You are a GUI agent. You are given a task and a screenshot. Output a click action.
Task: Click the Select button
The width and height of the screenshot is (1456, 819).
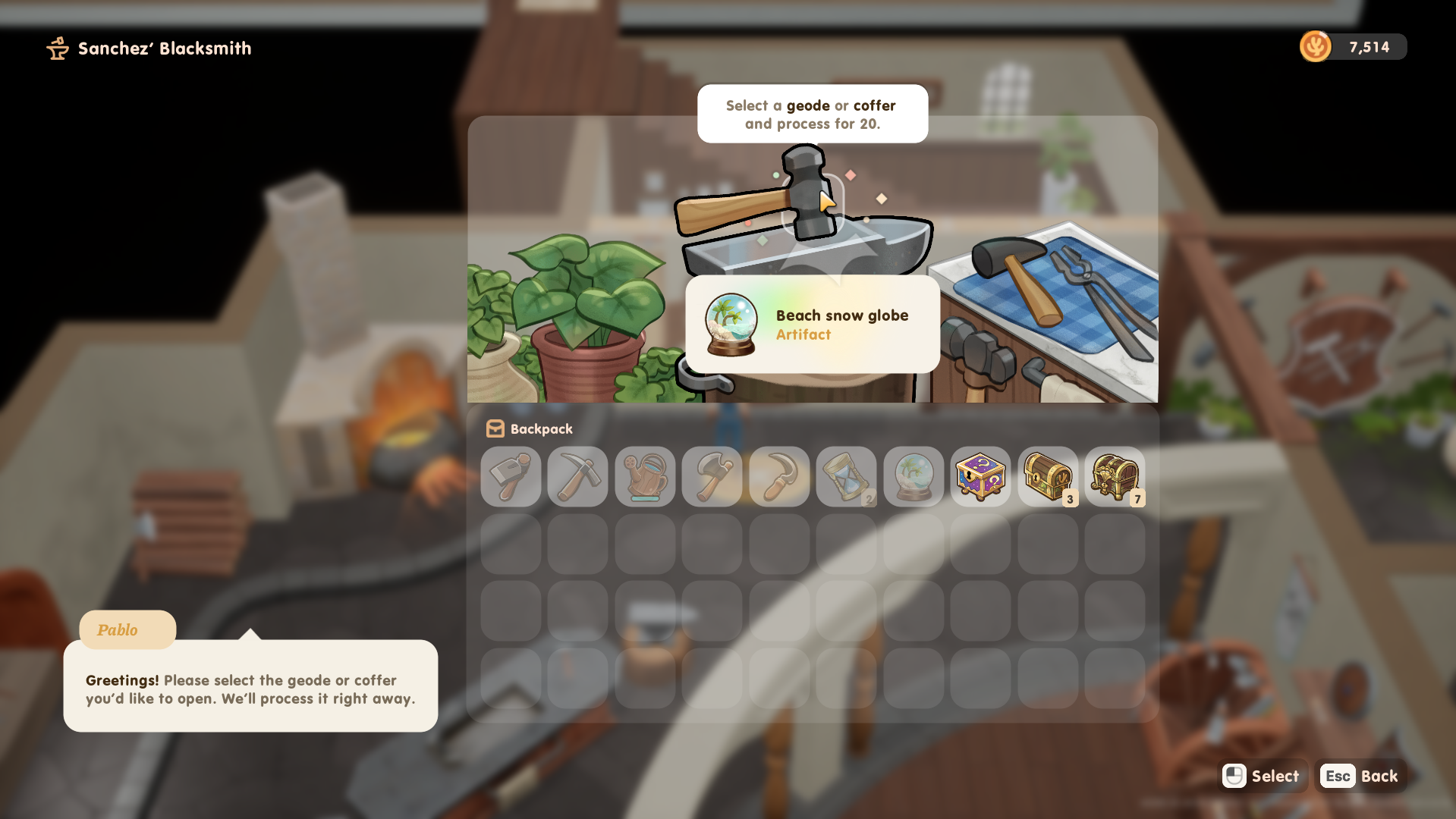pos(1263,776)
